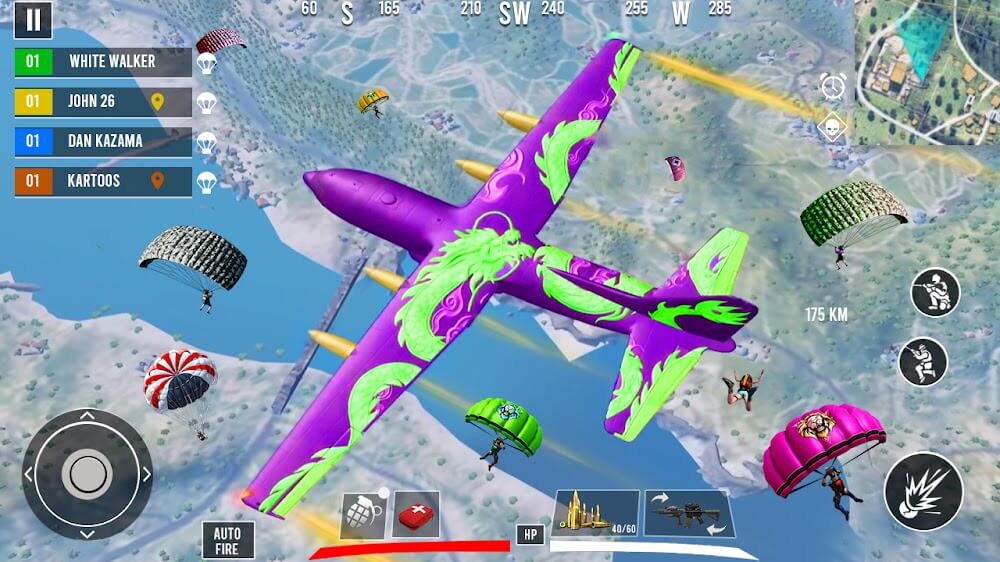Tap the skull icon under the clock
This screenshot has height=562, width=1000.
pos(833,128)
